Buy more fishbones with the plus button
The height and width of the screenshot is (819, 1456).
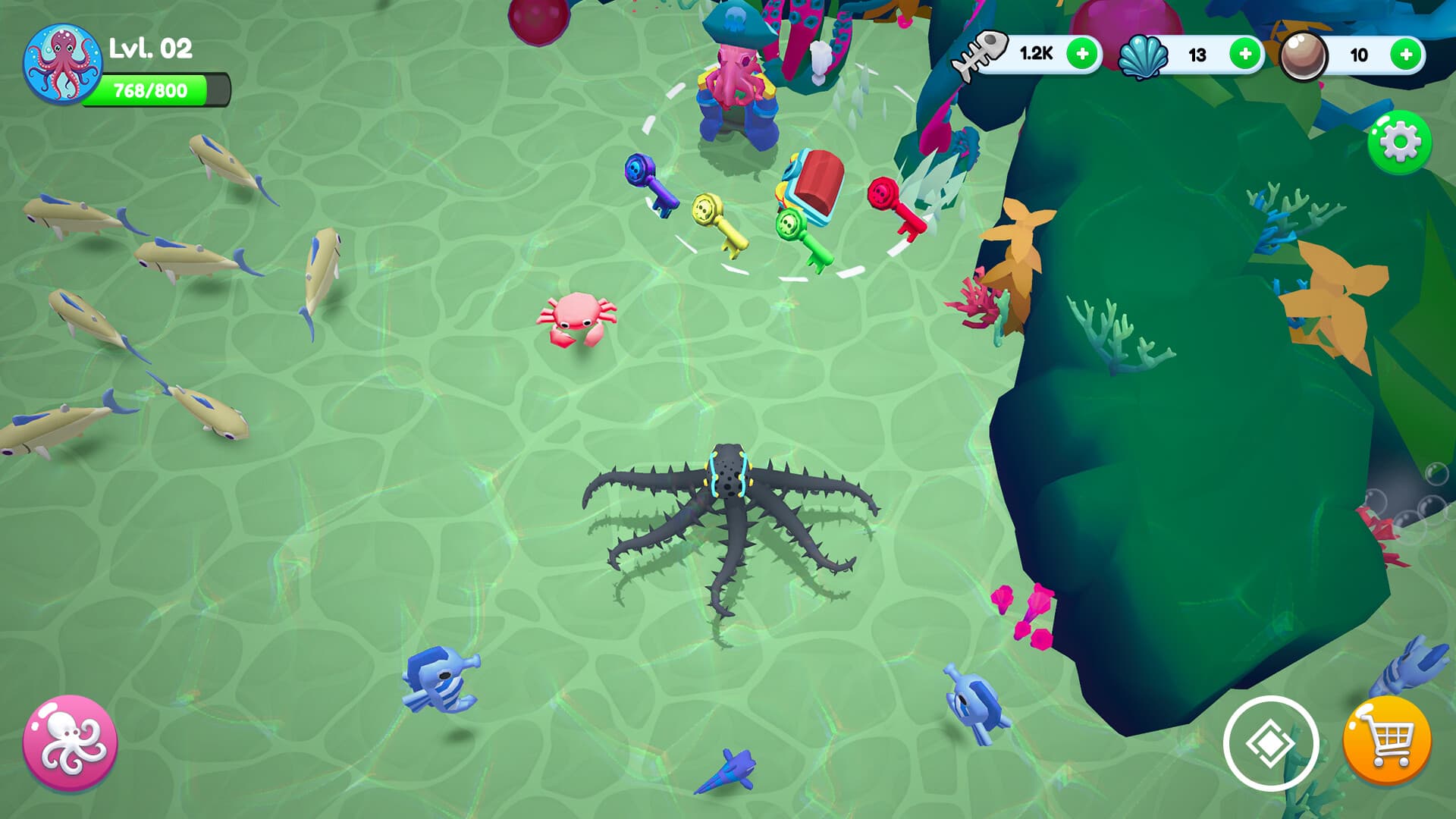[1080, 53]
